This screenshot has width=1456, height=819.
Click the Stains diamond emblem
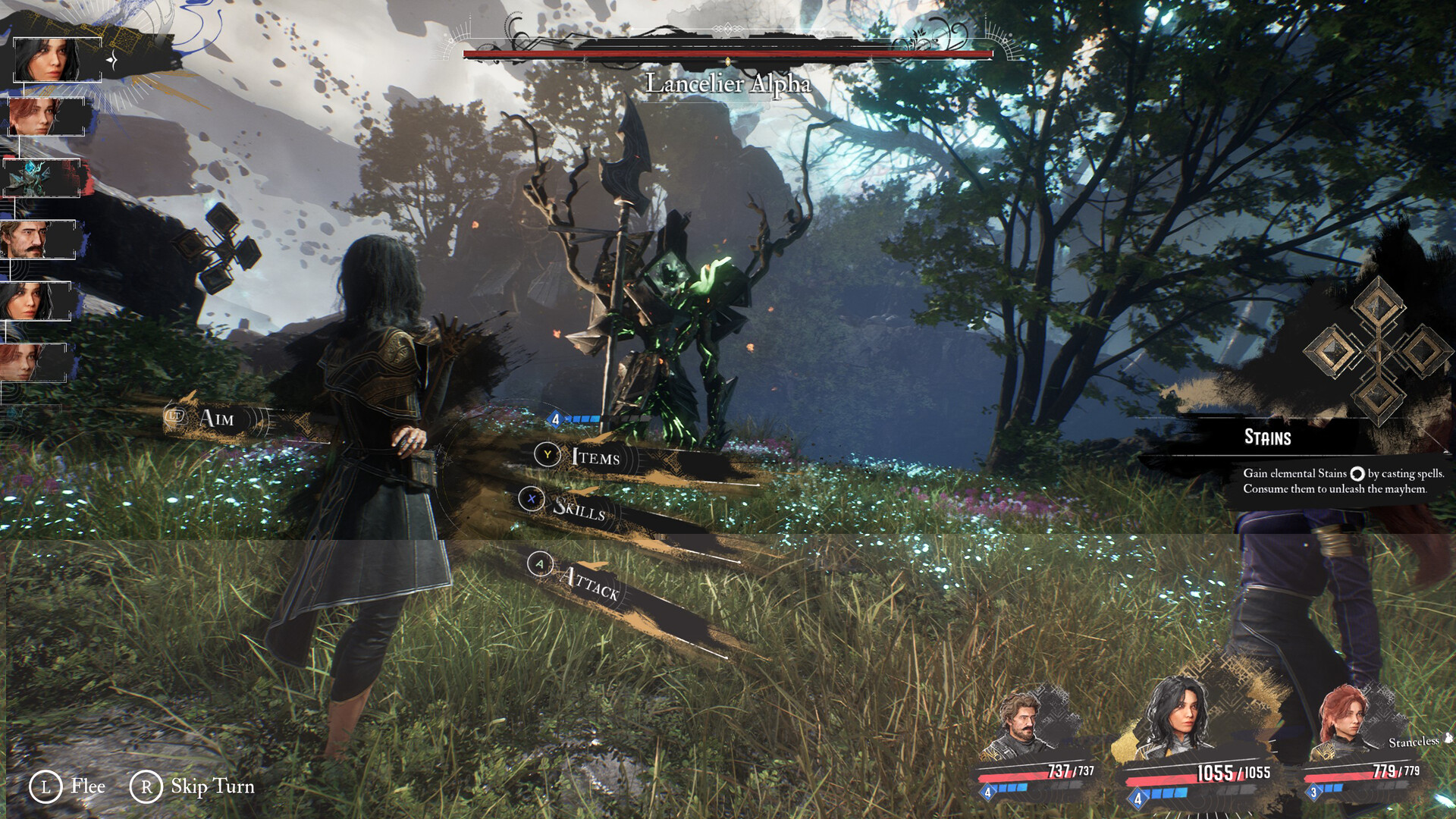pos(1377,350)
